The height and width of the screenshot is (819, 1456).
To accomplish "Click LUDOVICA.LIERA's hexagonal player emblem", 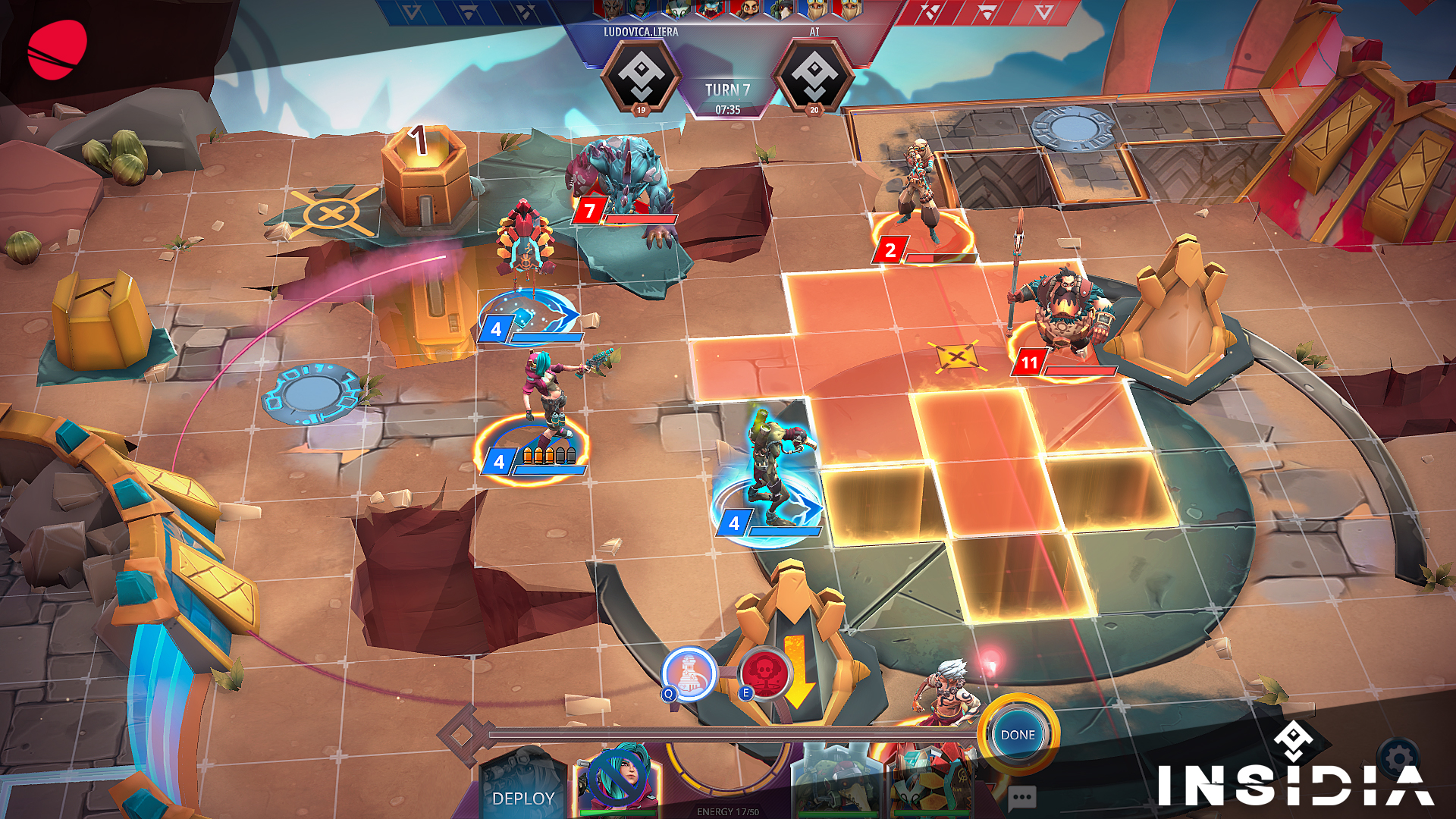I will point(641,74).
